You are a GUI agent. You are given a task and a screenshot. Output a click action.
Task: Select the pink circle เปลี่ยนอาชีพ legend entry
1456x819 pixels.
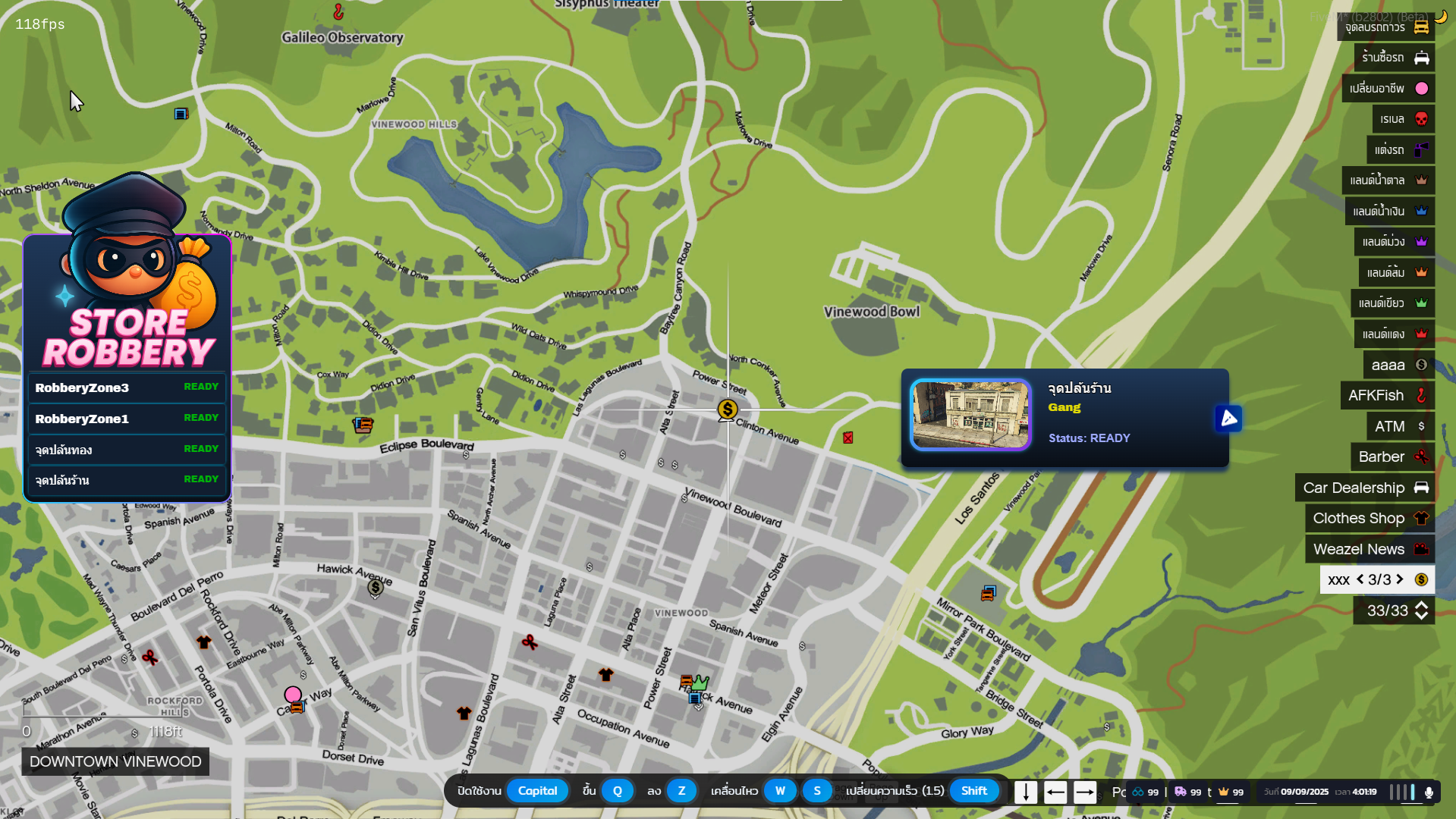1388,89
